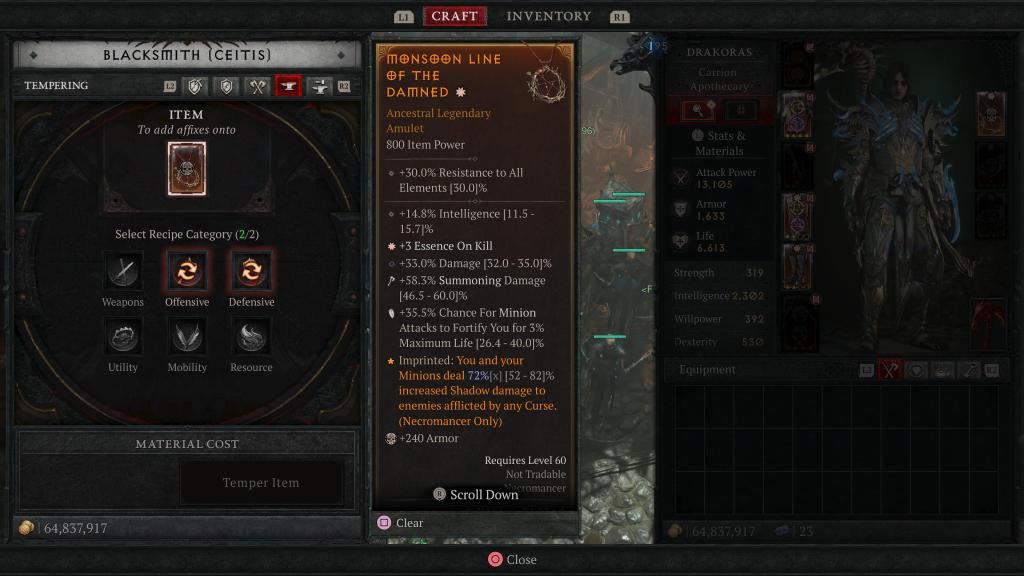The height and width of the screenshot is (576, 1024).
Task: Select the red highlighted anvil tempering tab
Action: [x=289, y=86]
